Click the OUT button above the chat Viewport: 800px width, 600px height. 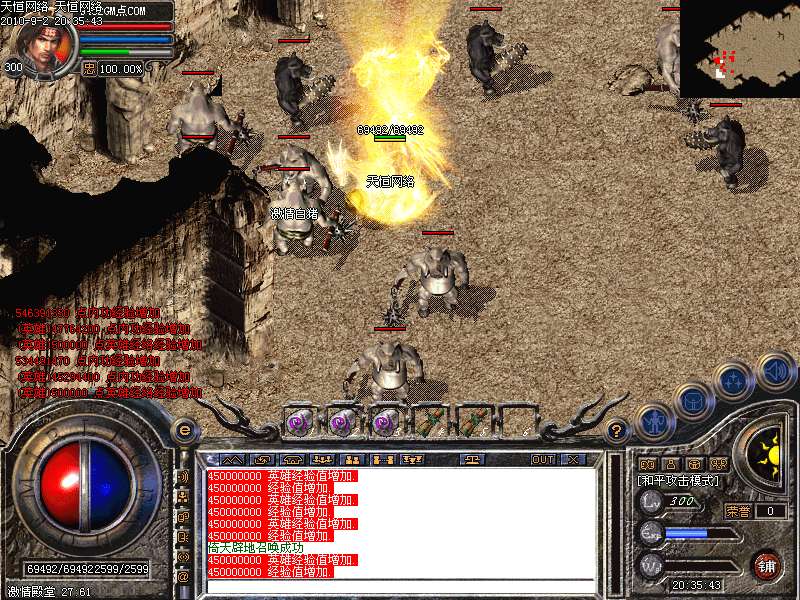(x=542, y=460)
